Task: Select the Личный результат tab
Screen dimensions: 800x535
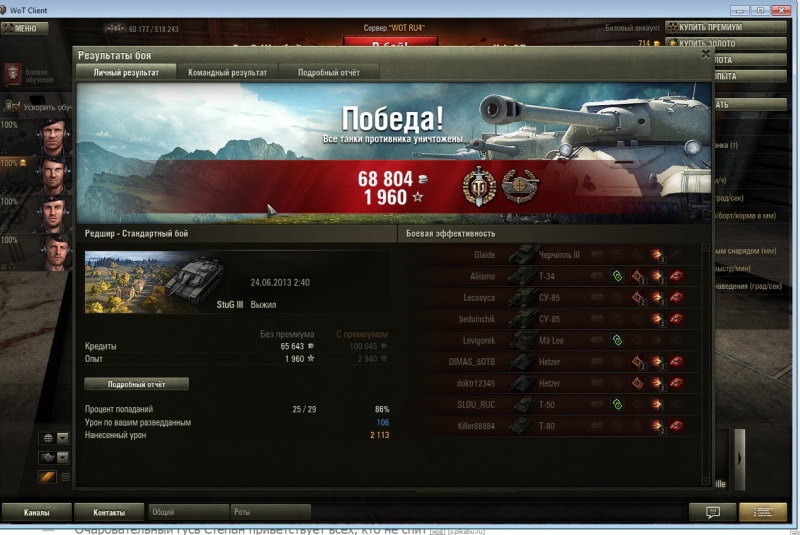Action: 126,73
